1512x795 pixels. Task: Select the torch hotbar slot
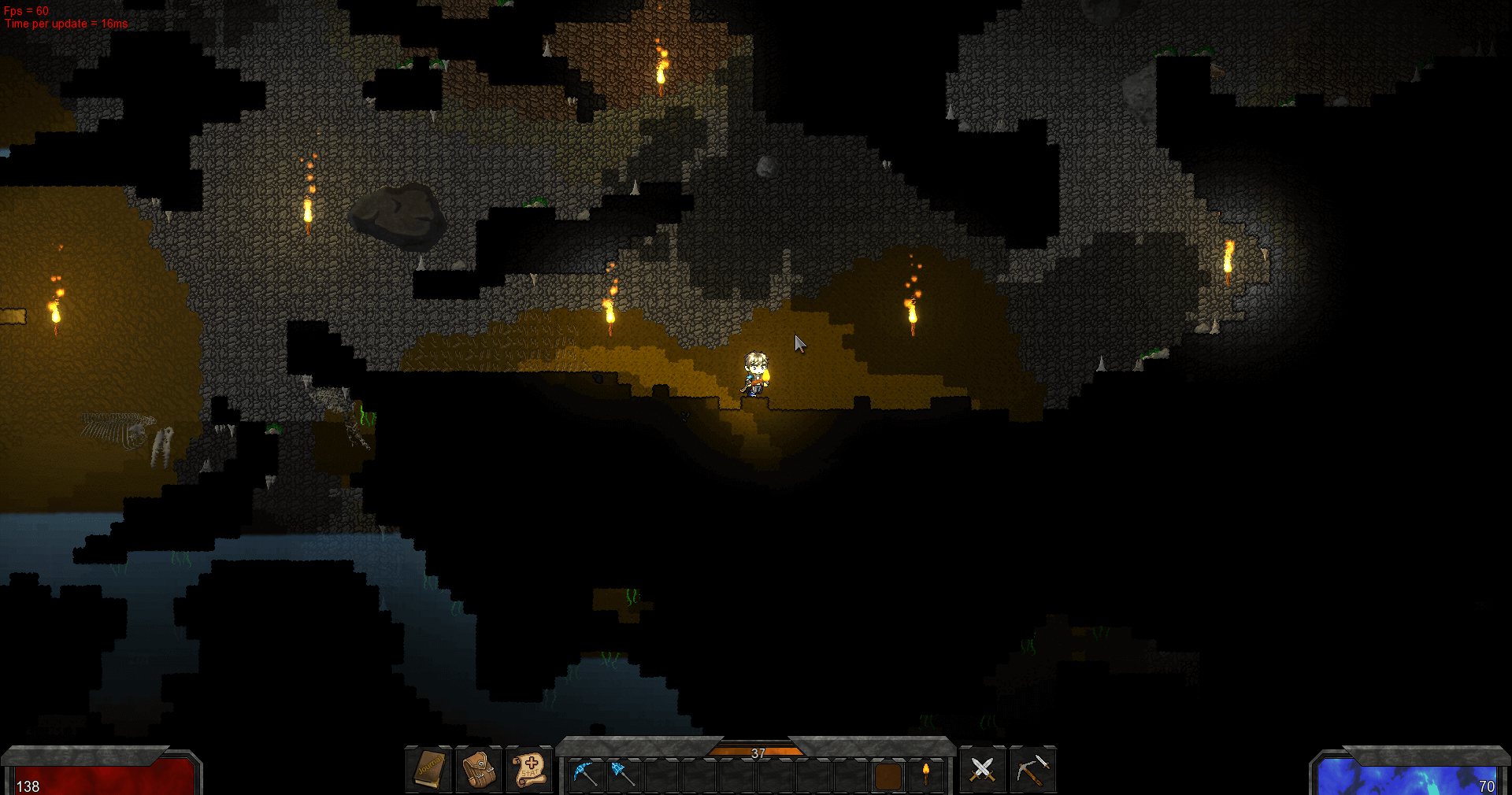point(926,774)
